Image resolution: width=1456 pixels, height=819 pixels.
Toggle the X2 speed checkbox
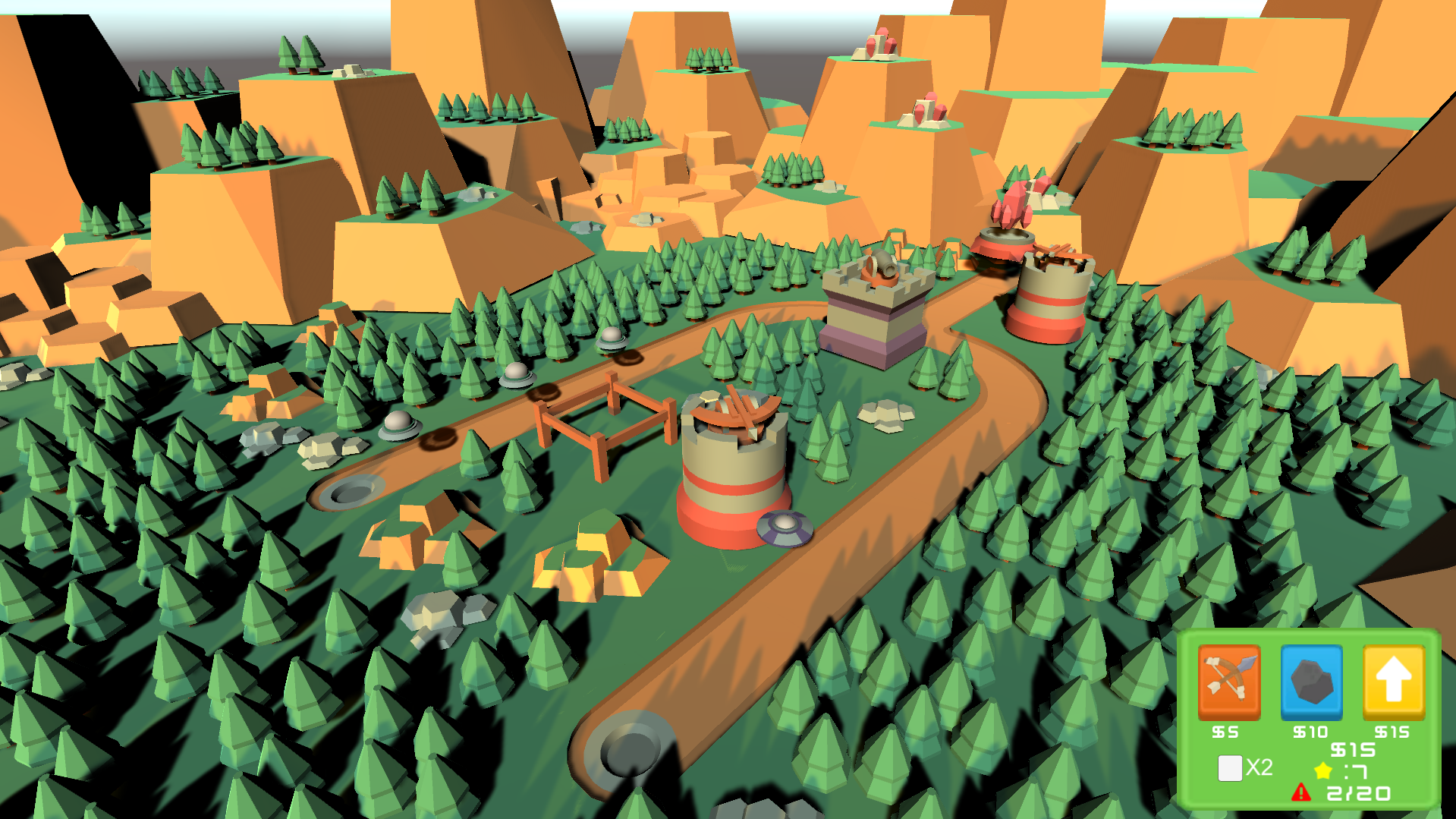tap(1229, 767)
